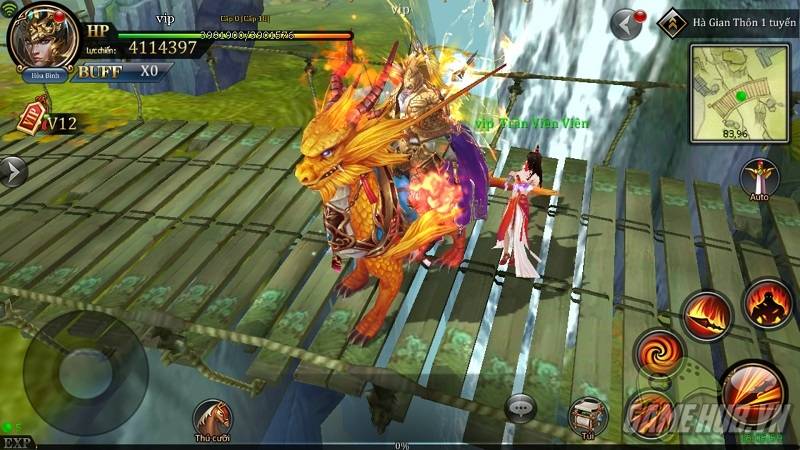800x450 pixels.
Task: Toggle the Hòa Bình PK mode label
Action: click(x=42, y=73)
